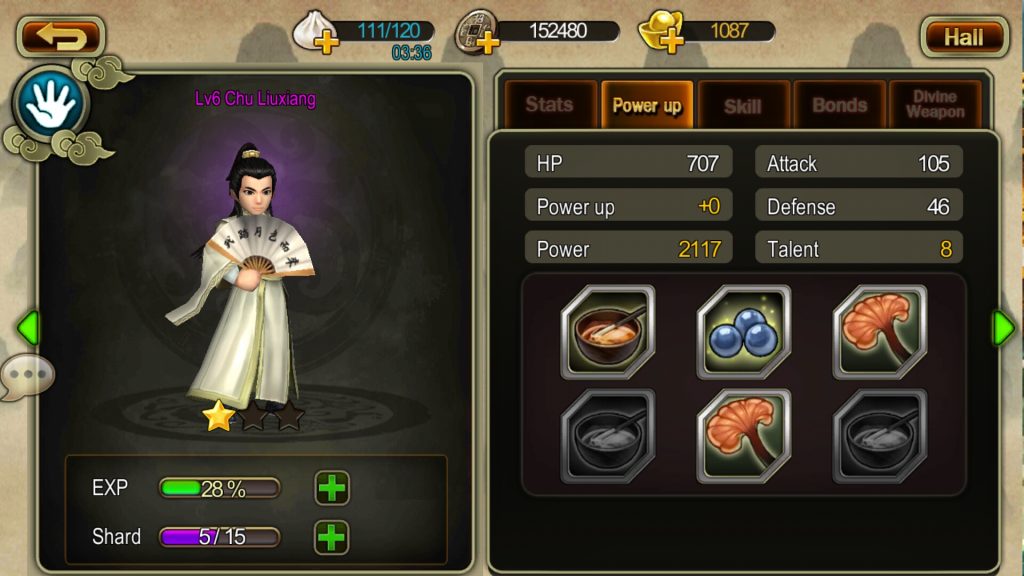Open the Skill tab
Viewport: 1024px width, 576px height.
743,105
